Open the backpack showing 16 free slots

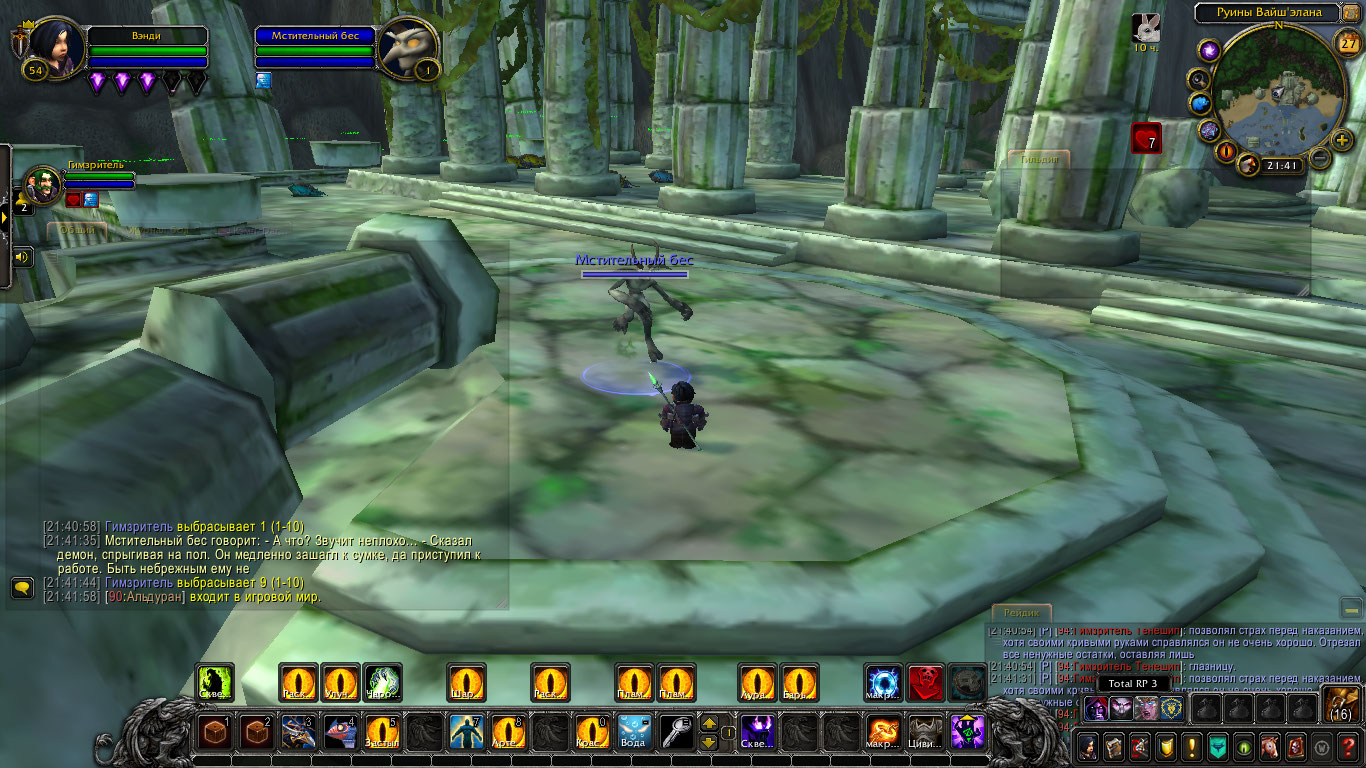(x=1340, y=704)
